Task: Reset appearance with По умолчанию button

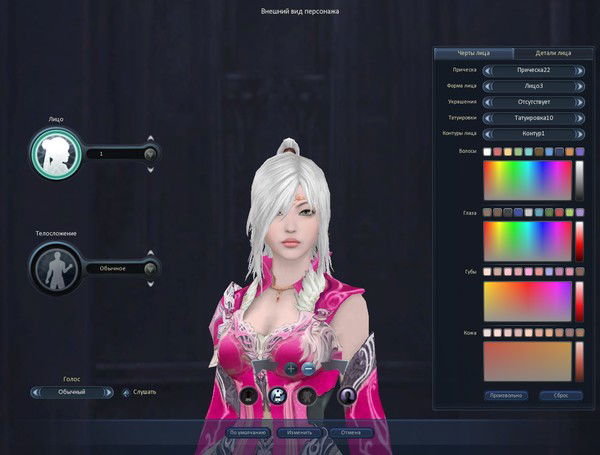Action: pyautogui.click(x=247, y=433)
